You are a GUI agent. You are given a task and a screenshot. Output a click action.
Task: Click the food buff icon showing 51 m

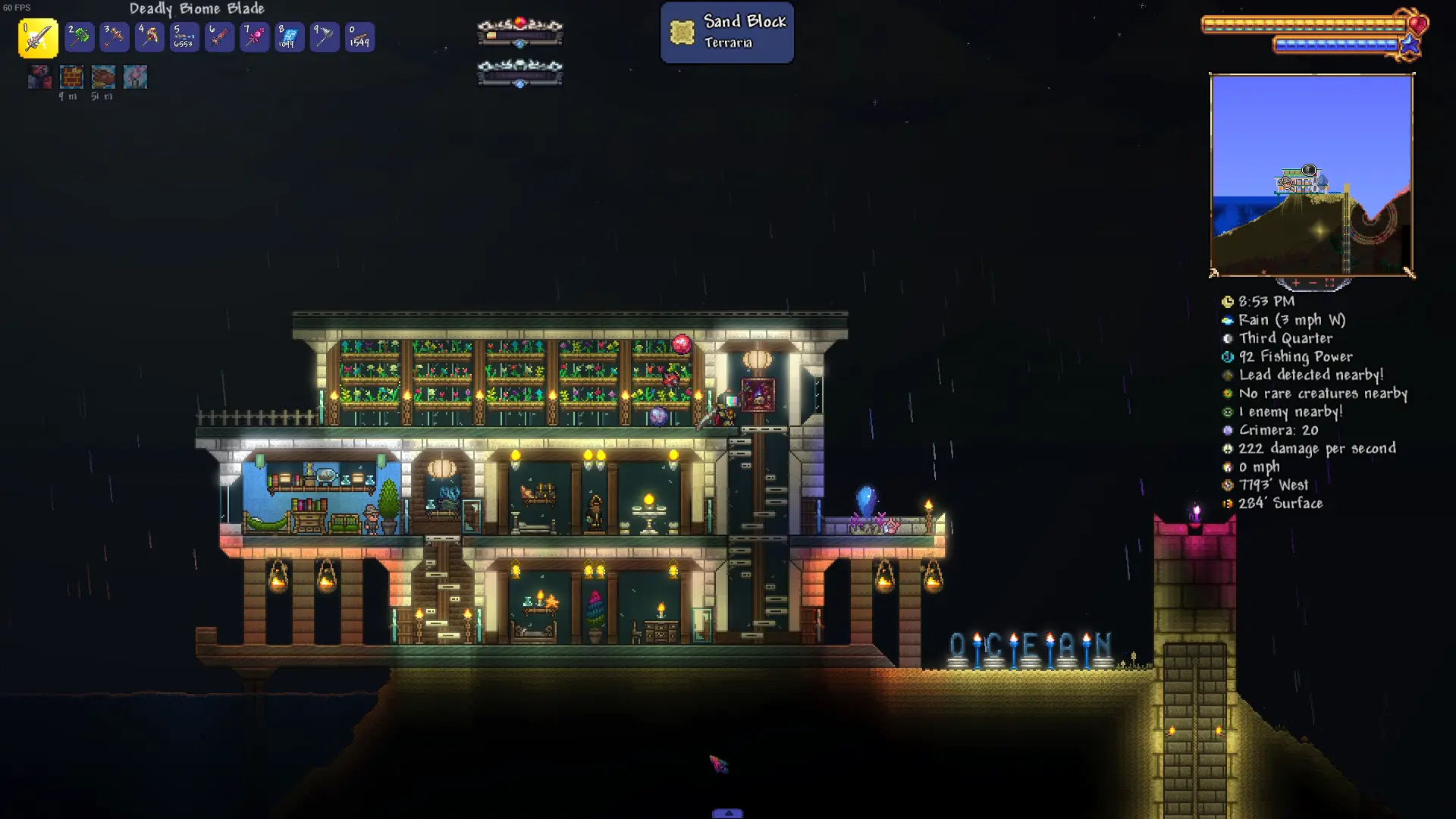pos(103,77)
